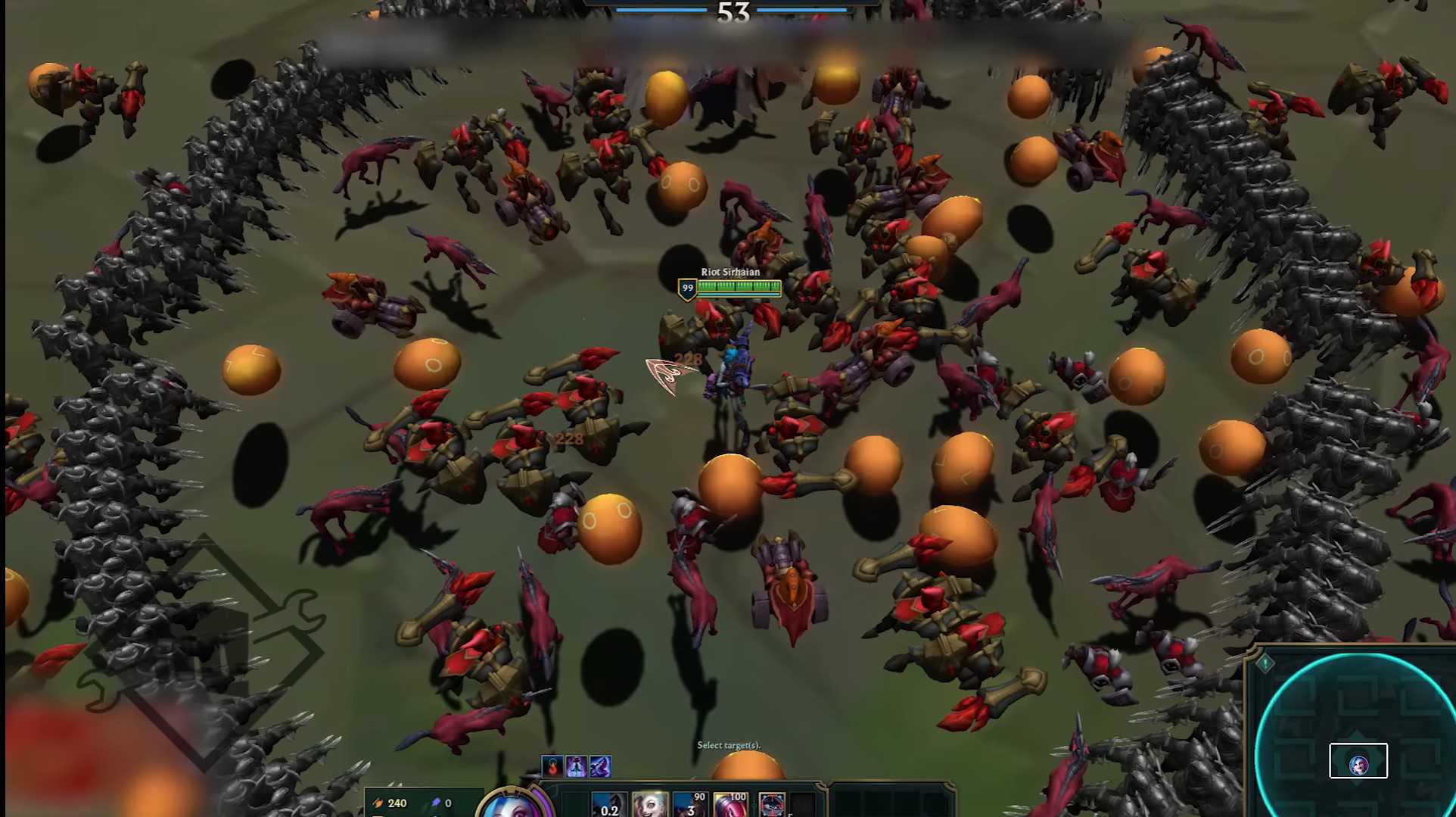Image resolution: width=1456 pixels, height=817 pixels.
Task: Toggle the exclamation warning diamond on the minimap
Action: (x=1265, y=664)
